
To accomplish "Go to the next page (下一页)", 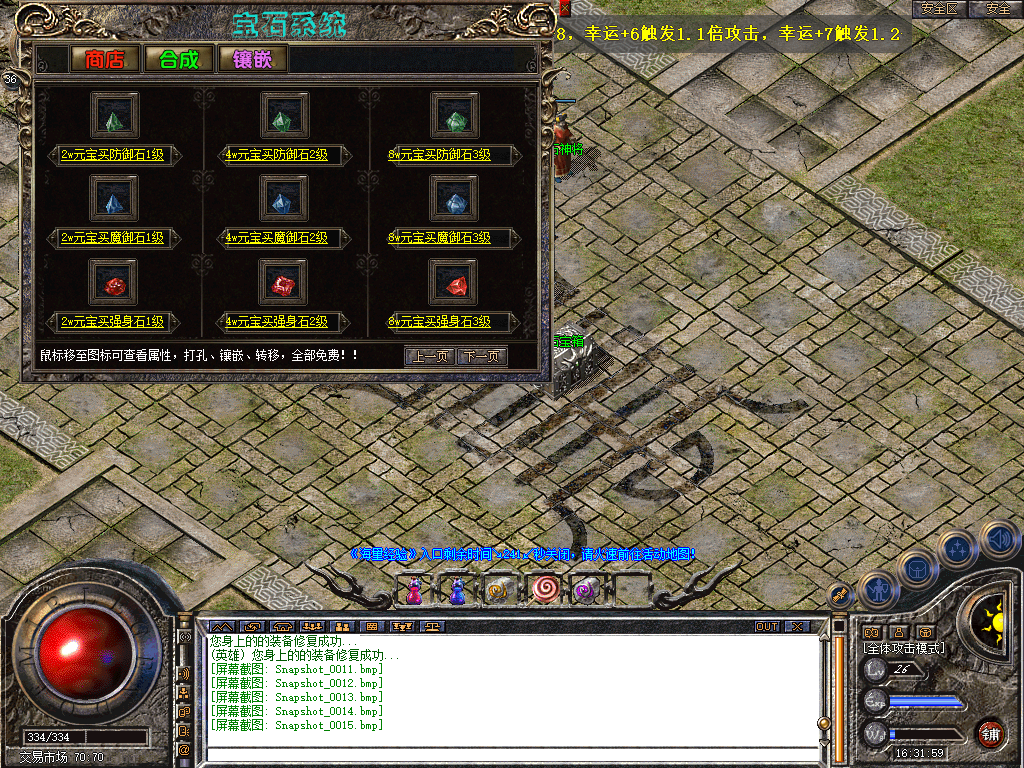I will tap(482, 356).
